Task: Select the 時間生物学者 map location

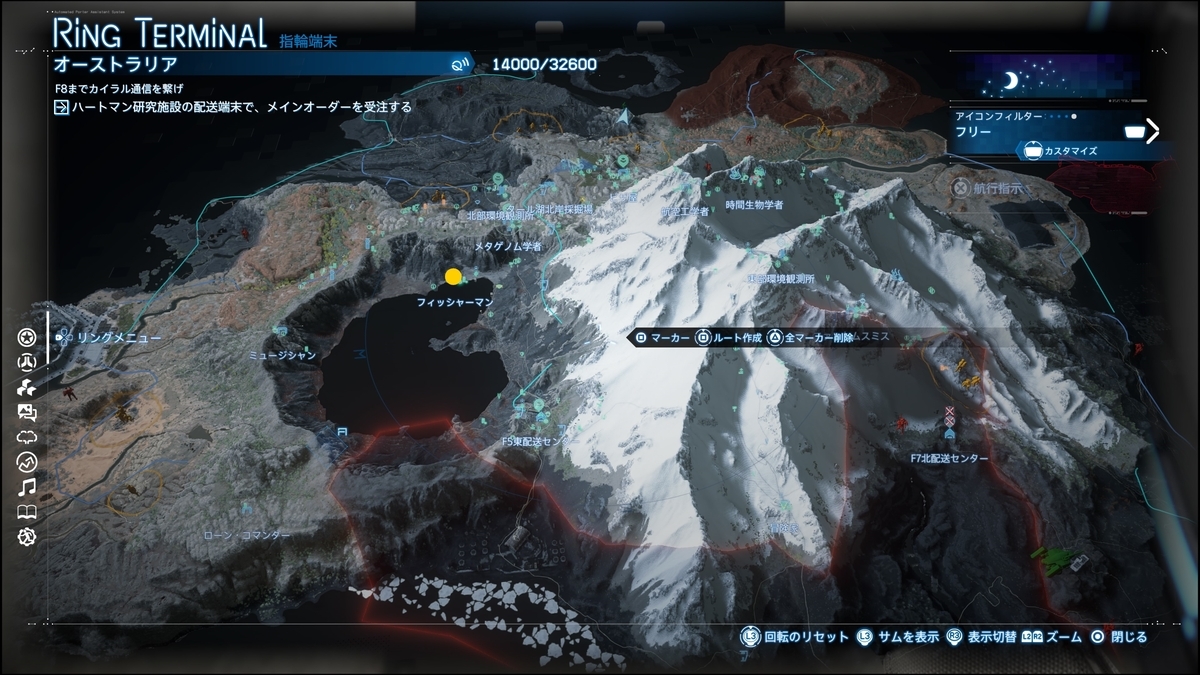Action: tap(754, 204)
